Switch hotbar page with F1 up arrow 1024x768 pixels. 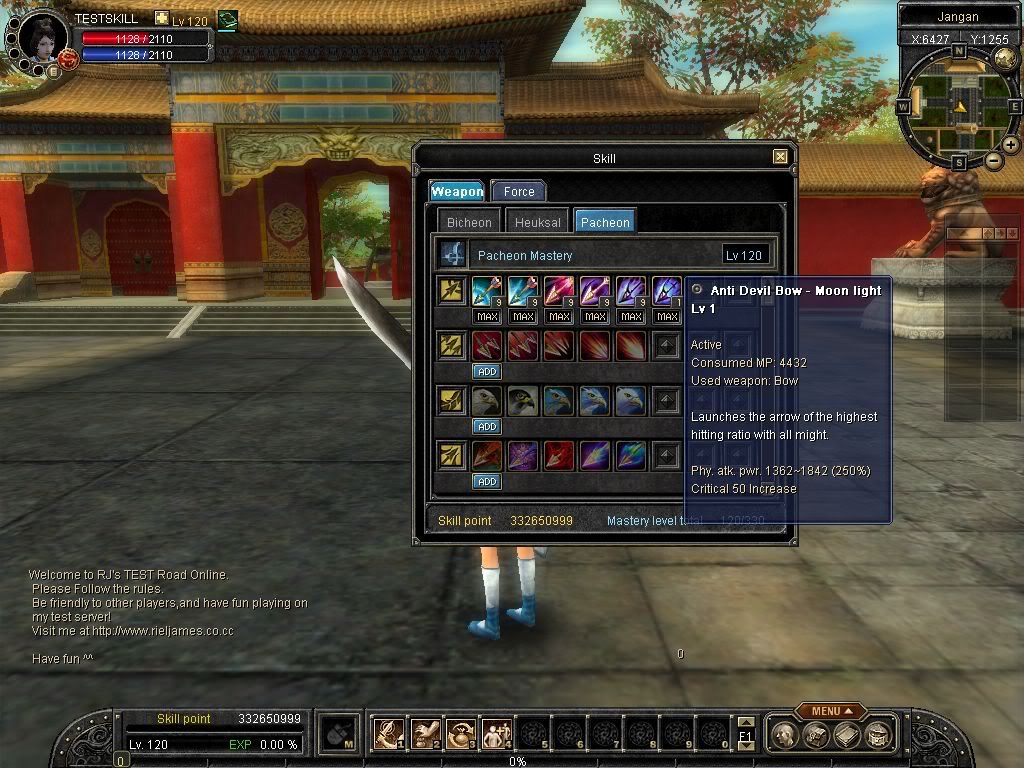pyautogui.click(x=745, y=722)
